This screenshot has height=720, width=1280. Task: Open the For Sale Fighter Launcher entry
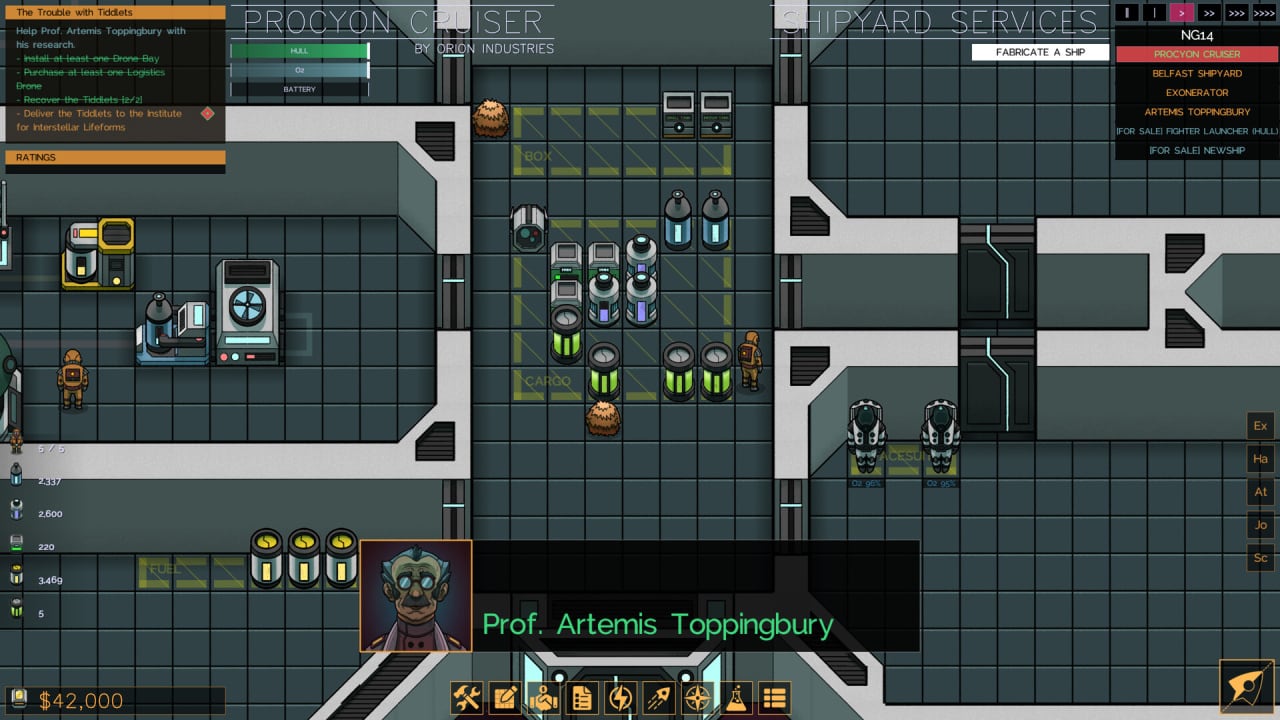click(x=1197, y=131)
